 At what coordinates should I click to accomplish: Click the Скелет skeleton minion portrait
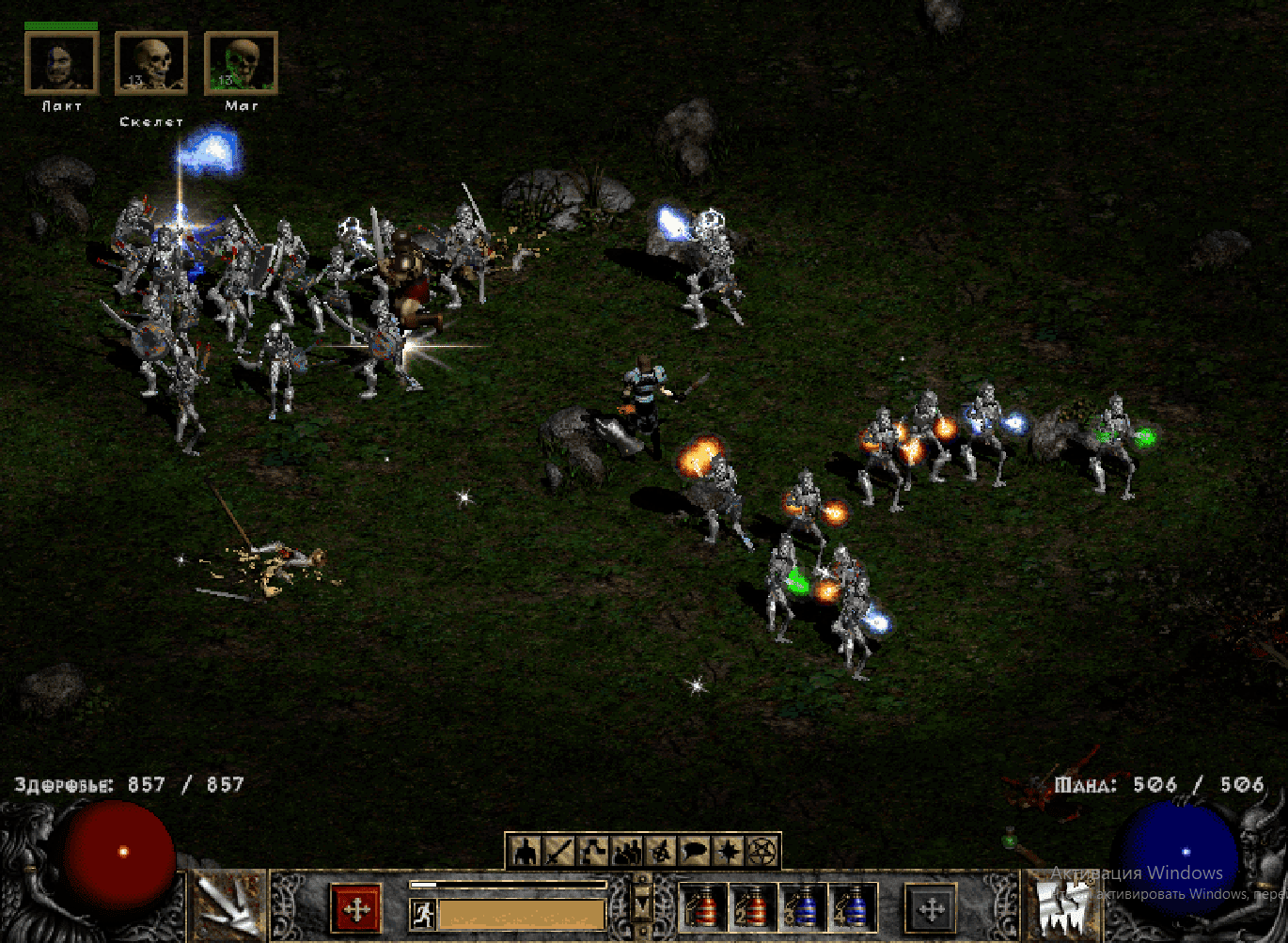[151, 64]
